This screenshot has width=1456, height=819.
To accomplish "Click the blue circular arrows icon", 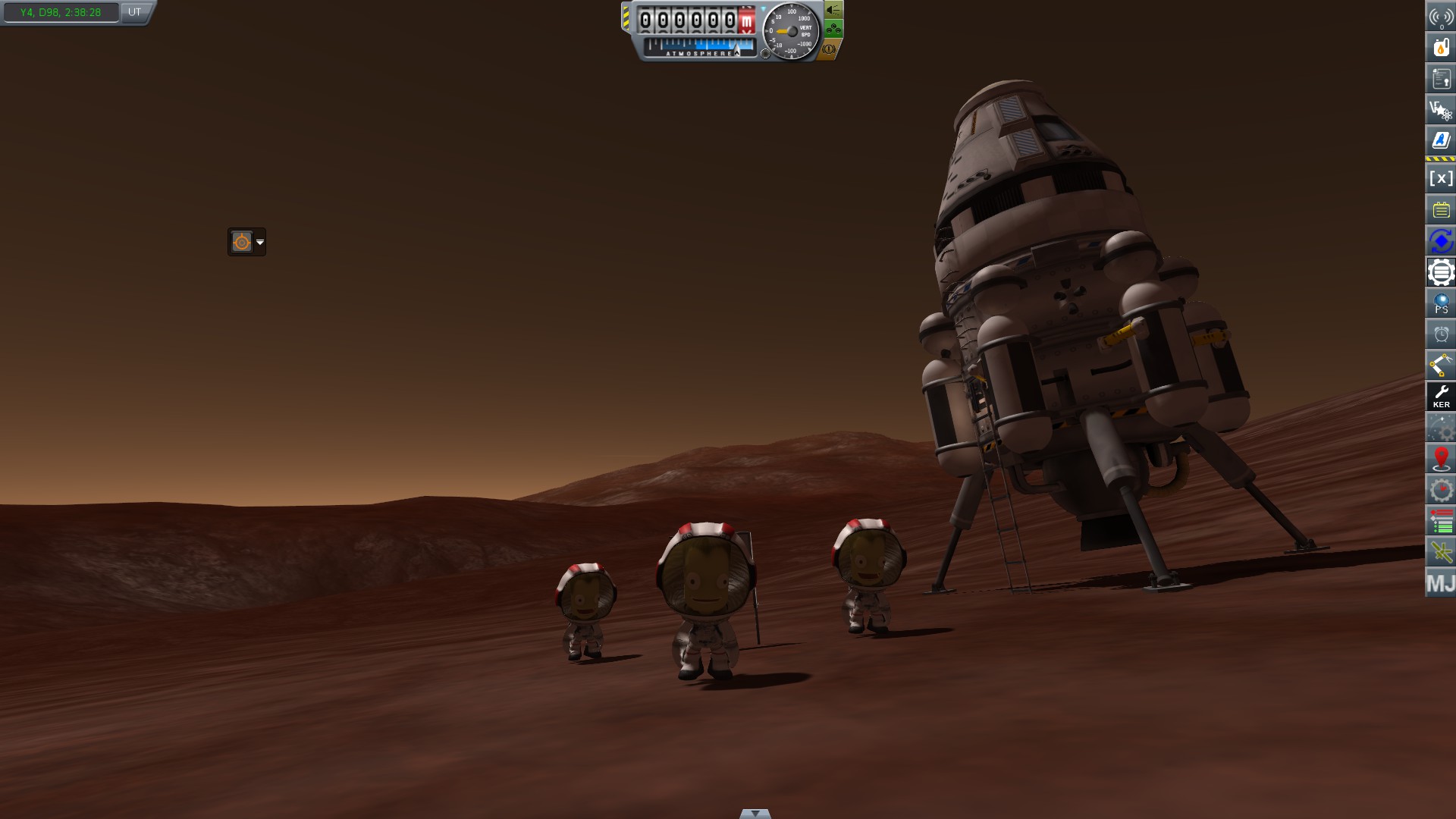I will click(x=1441, y=241).
